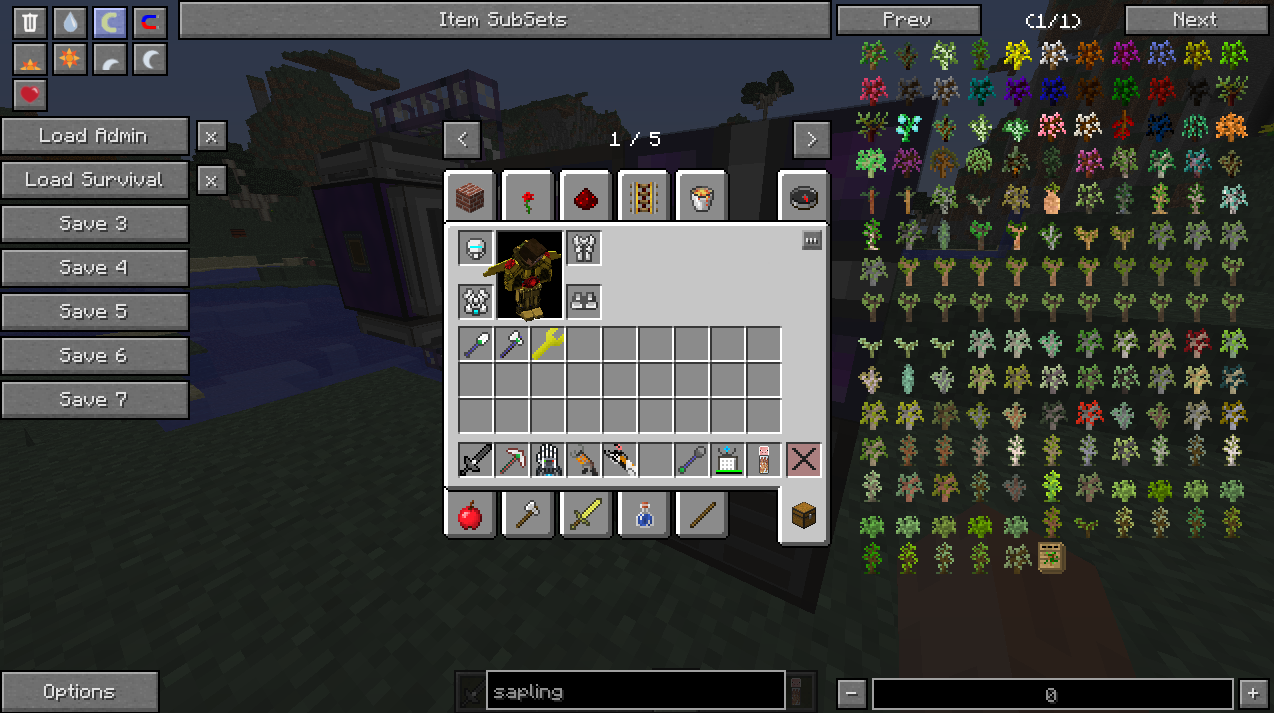Go to the Prev item page
The width and height of the screenshot is (1274, 713).
[907, 20]
